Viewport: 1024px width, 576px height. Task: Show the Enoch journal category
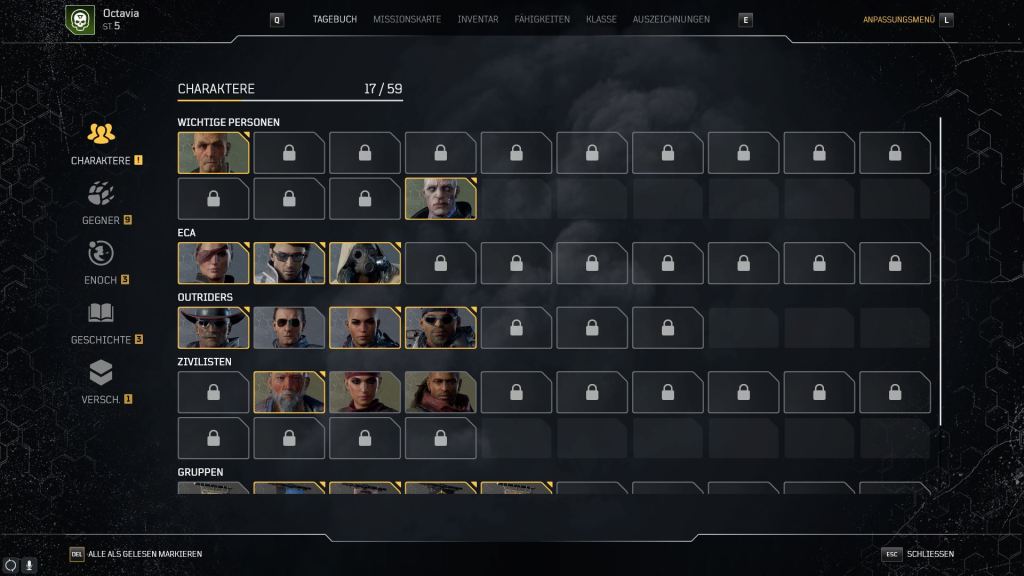click(101, 263)
